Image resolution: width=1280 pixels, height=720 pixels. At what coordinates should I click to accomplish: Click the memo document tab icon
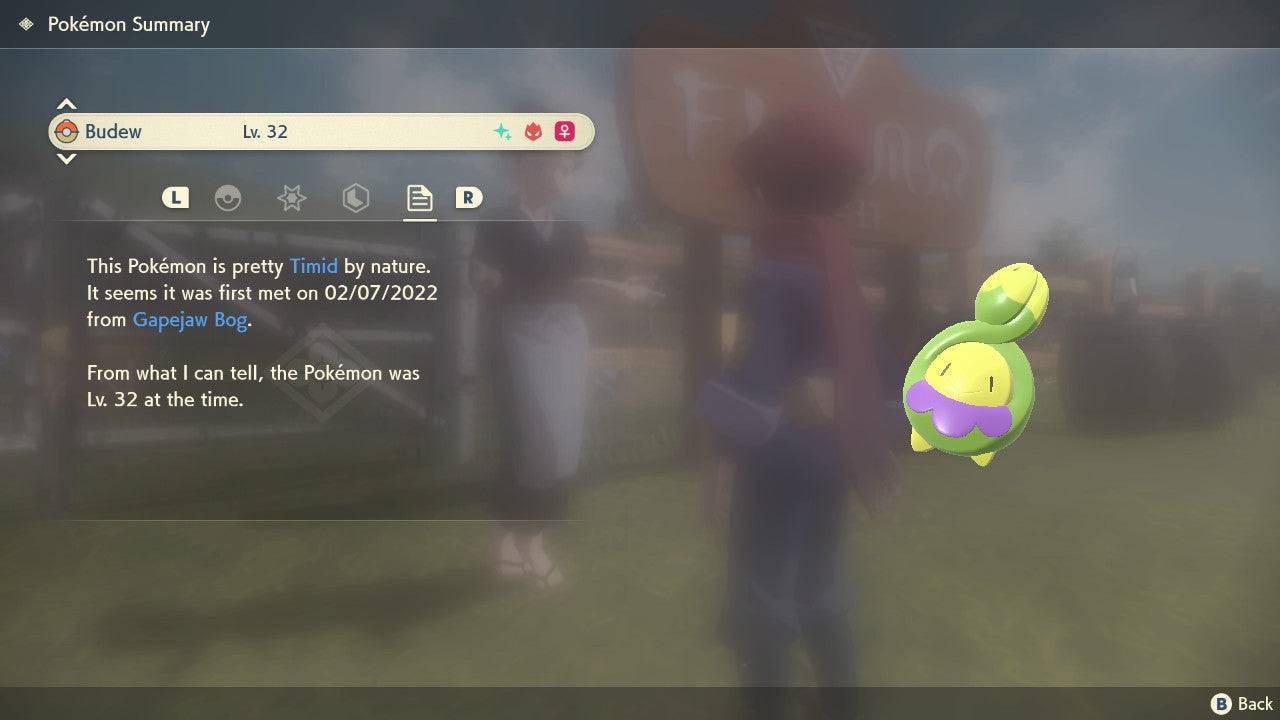[419, 196]
